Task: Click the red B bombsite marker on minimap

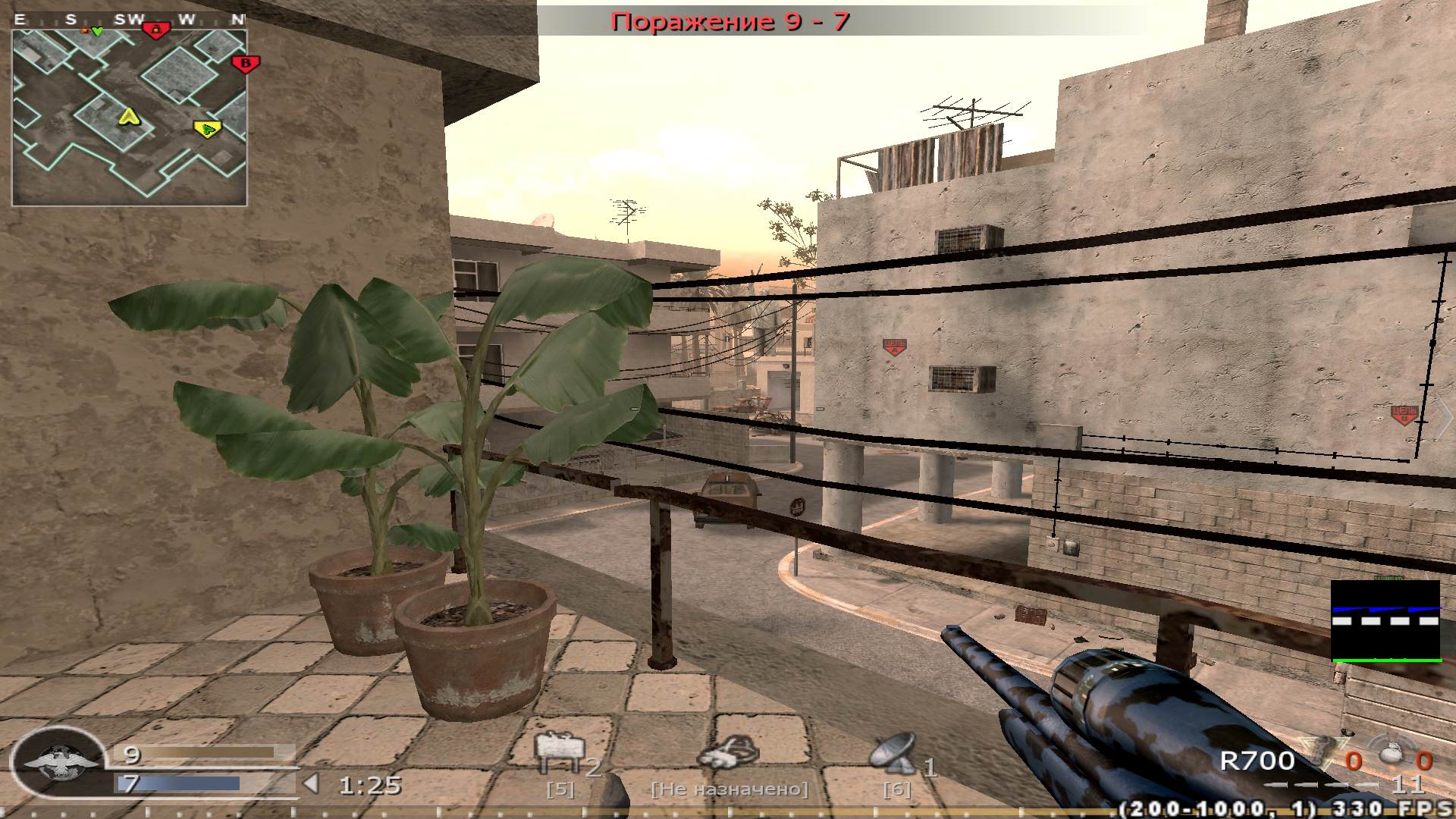Action: (245, 64)
